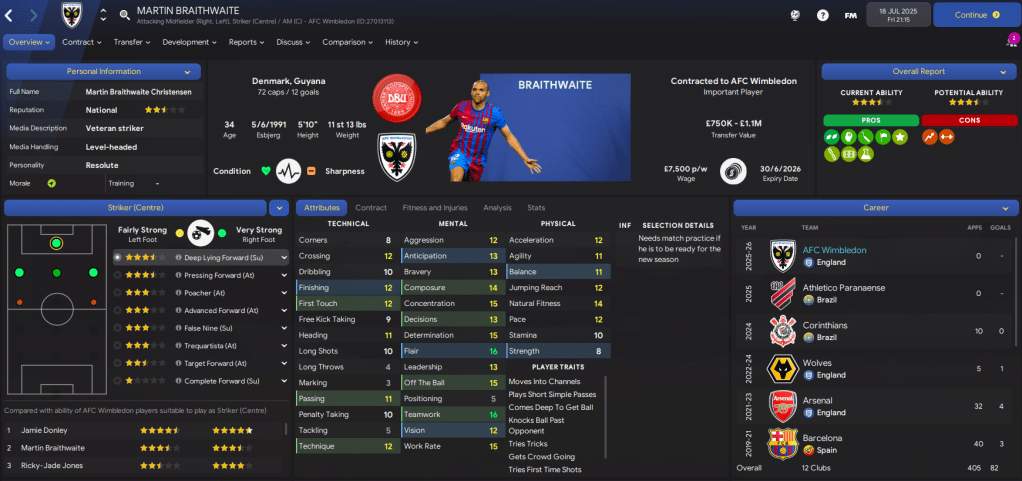Click the search magnifying glass icon
The image size is (1022, 481).
[124, 15]
